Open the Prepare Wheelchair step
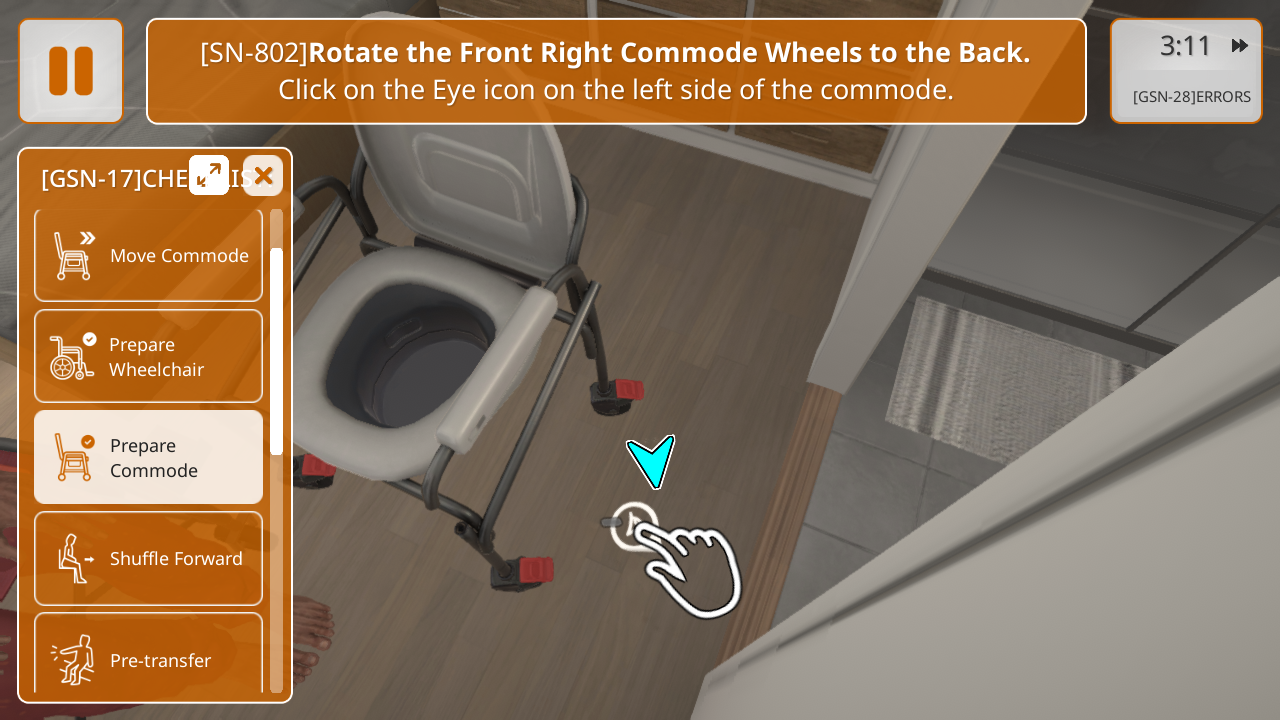1280x720 pixels. [x=149, y=357]
